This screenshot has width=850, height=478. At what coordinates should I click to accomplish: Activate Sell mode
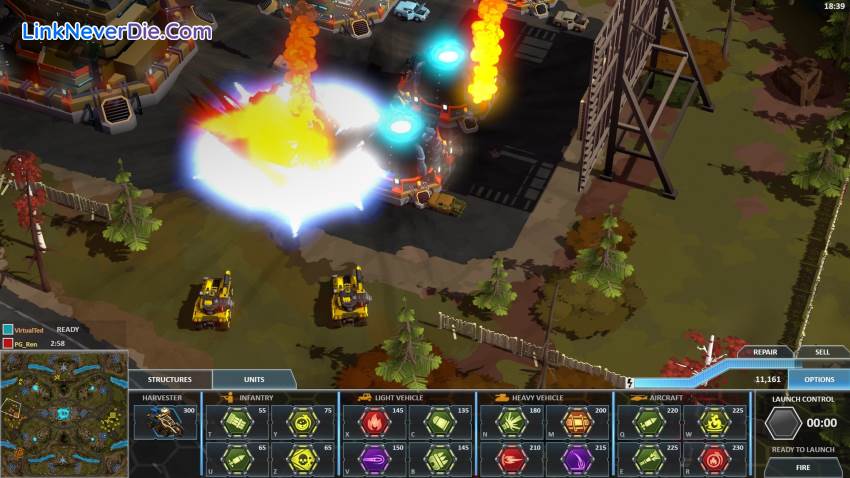[821, 353]
